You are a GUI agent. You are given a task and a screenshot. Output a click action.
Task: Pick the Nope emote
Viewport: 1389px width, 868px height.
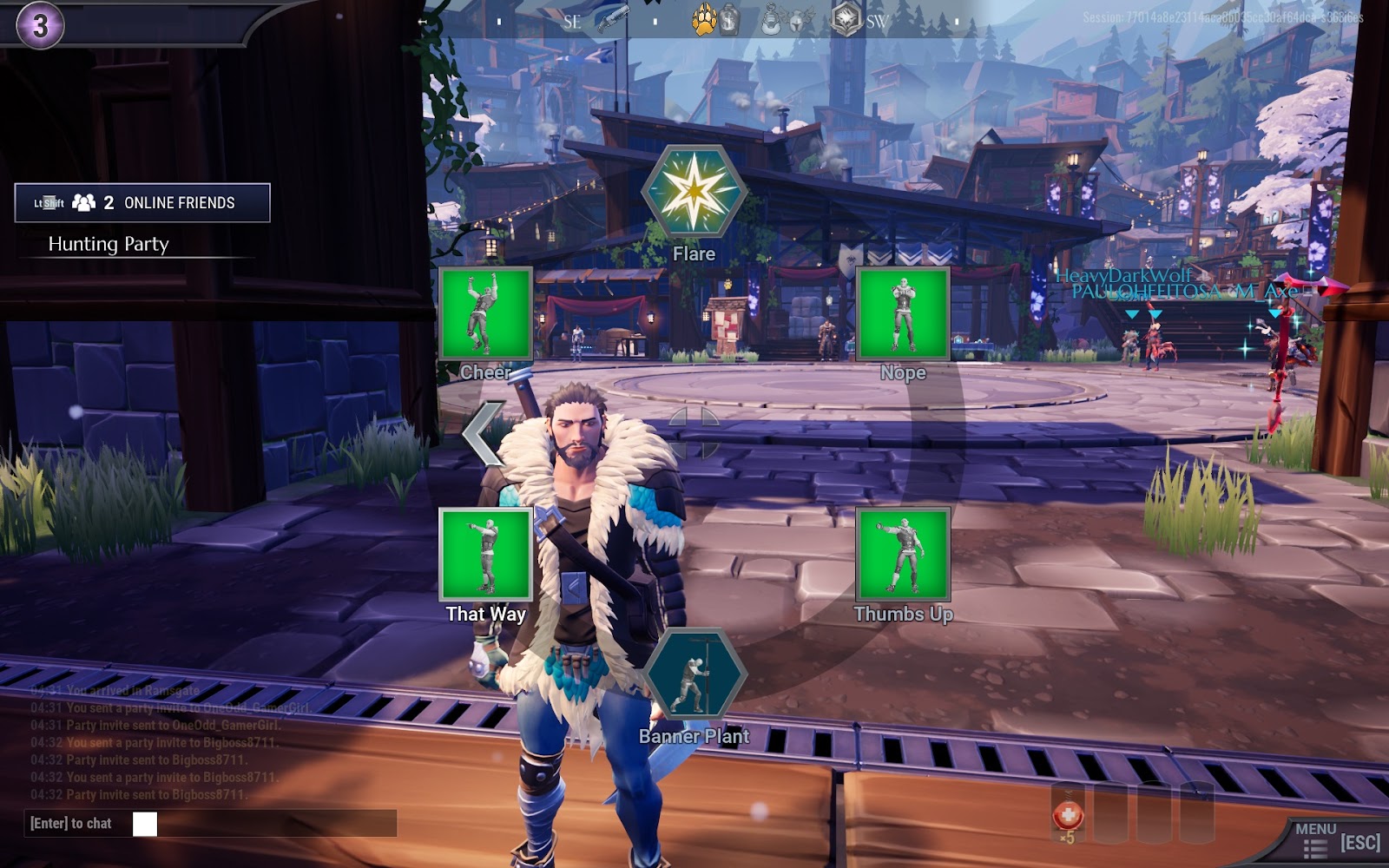click(x=903, y=313)
